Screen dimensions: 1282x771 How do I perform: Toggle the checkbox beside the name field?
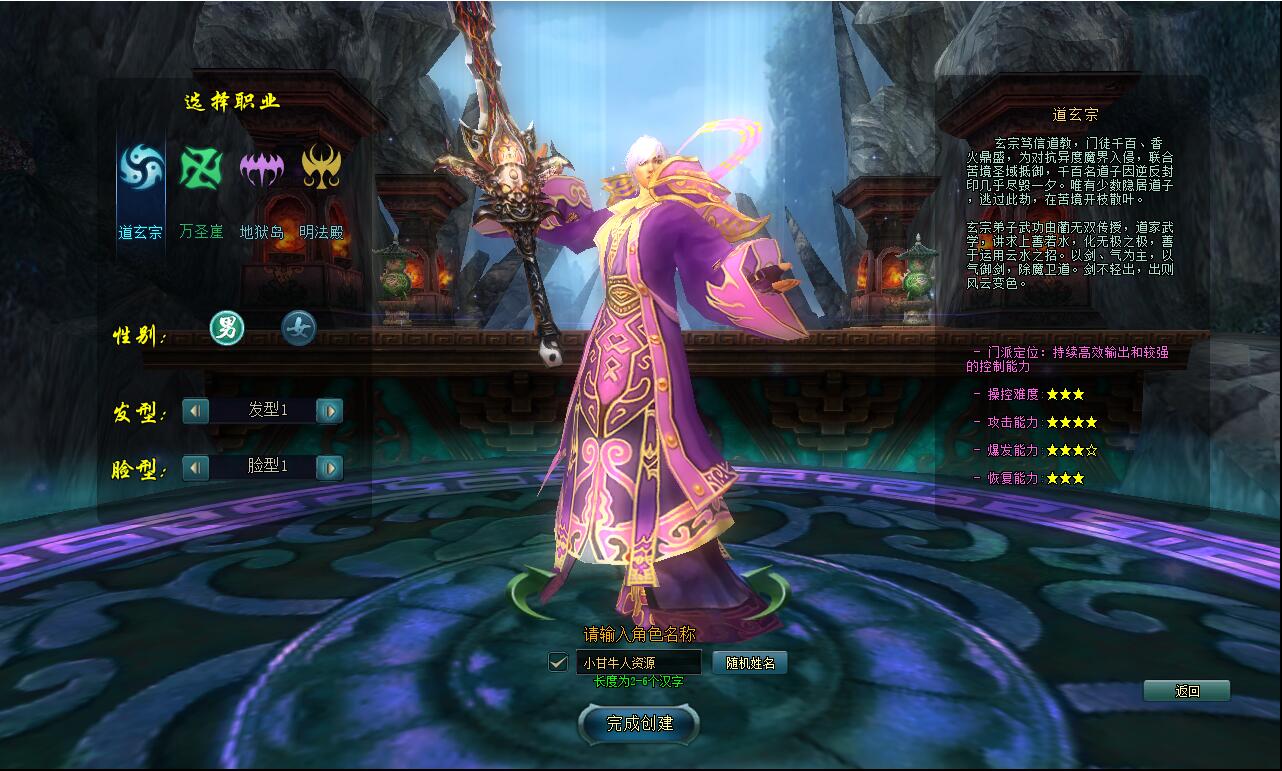click(x=558, y=662)
